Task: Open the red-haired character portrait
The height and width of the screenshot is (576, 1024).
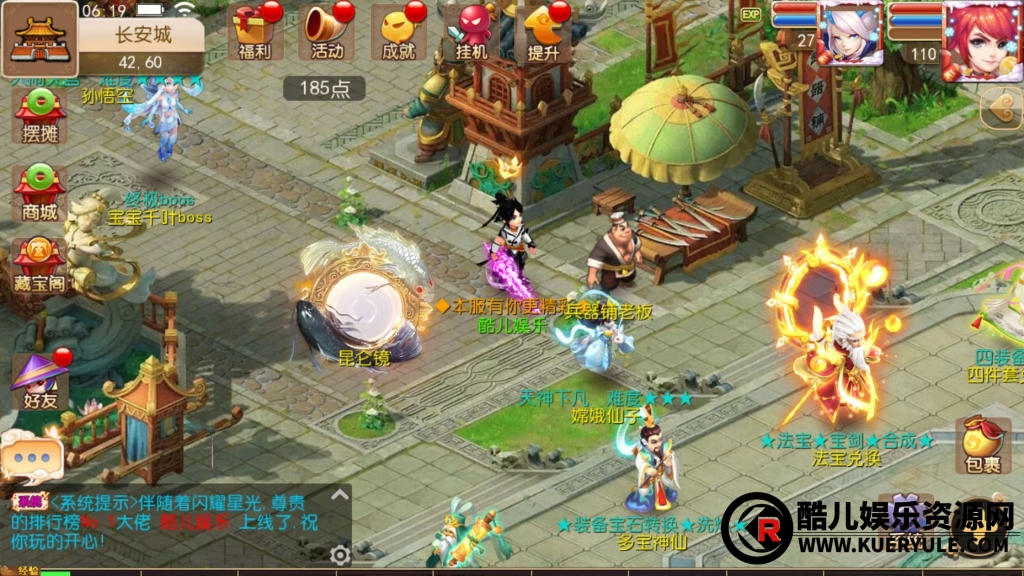Action: tap(981, 38)
